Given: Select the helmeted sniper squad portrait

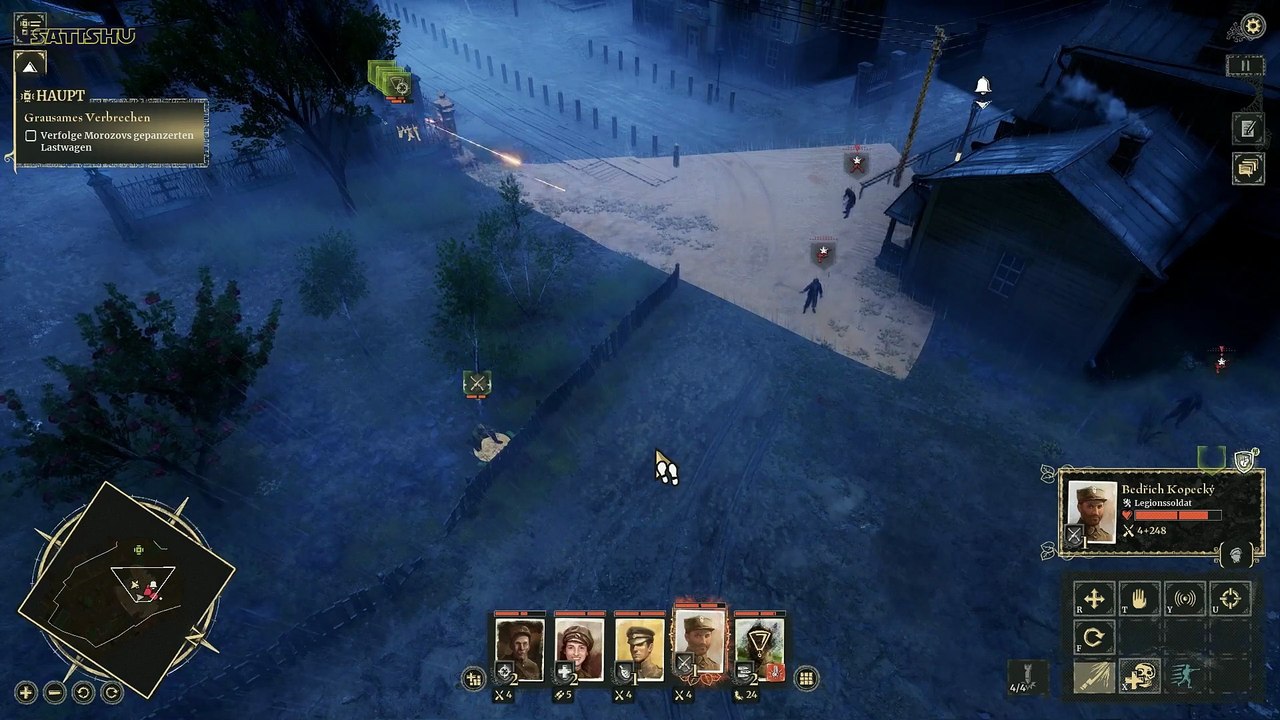Looking at the screenshot, I should [520, 648].
